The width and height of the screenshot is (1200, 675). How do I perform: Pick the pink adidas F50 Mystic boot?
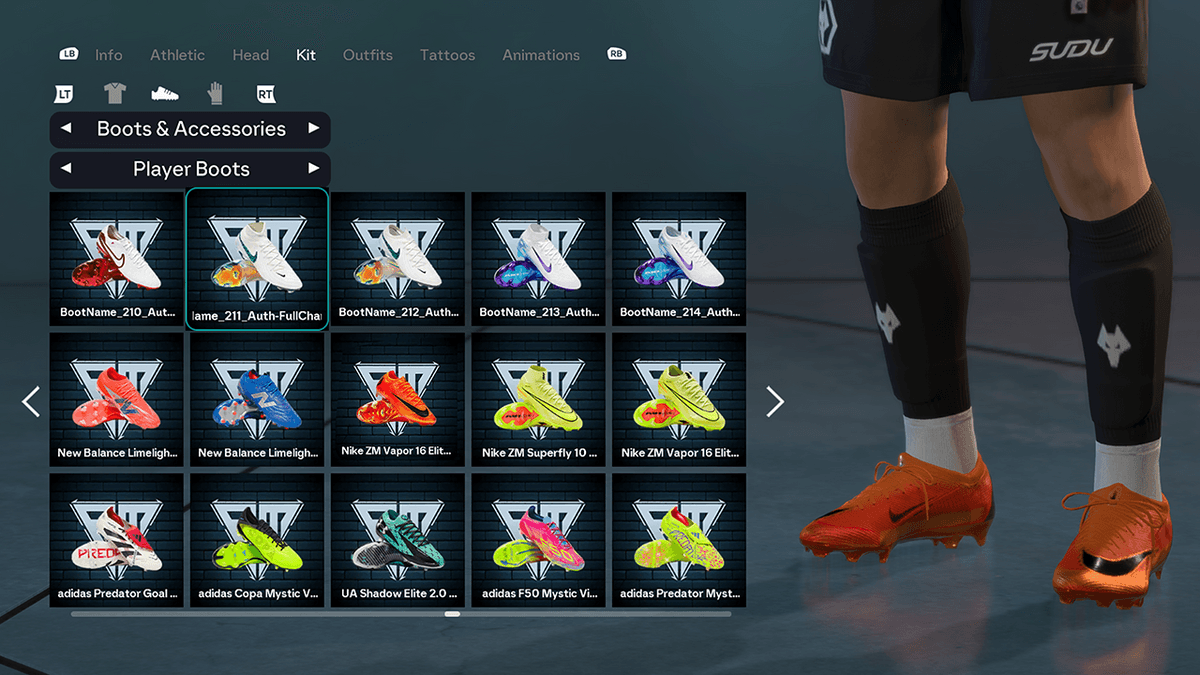click(538, 540)
